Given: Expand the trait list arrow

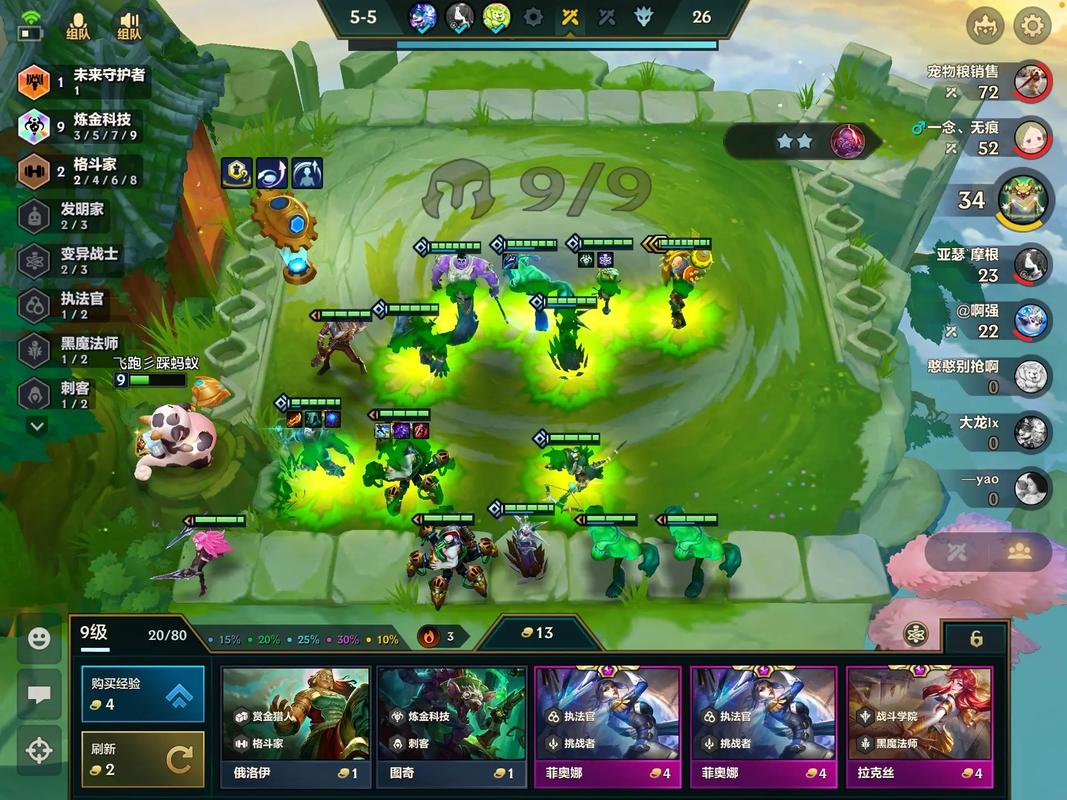Looking at the screenshot, I should [37, 426].
